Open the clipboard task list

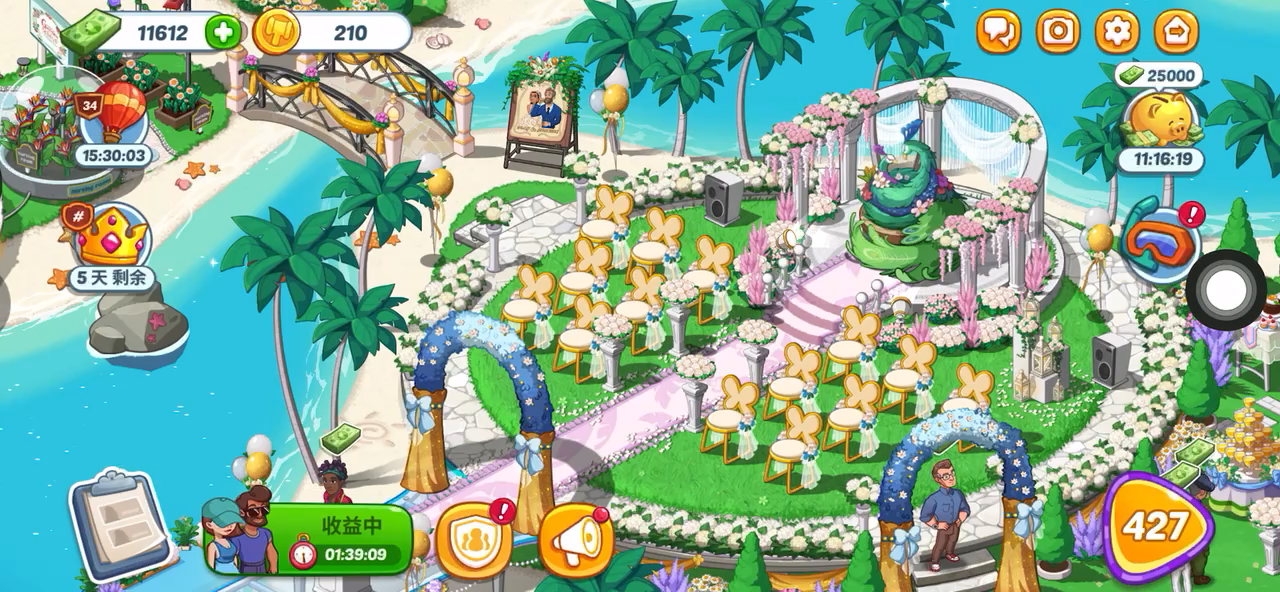(x=123, y=524)
